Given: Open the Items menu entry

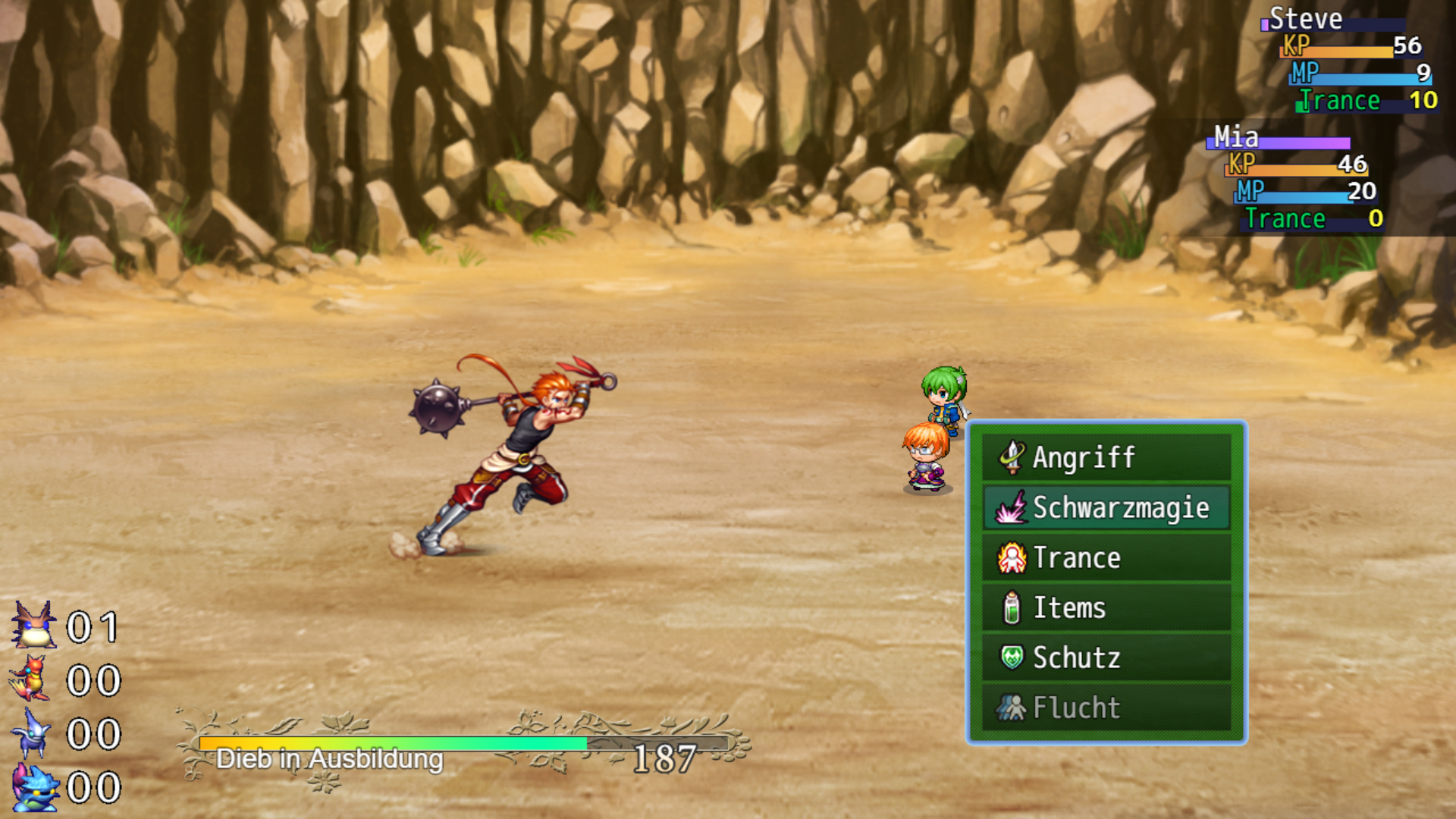Looking at the screenshot, I should point(1106,607).
